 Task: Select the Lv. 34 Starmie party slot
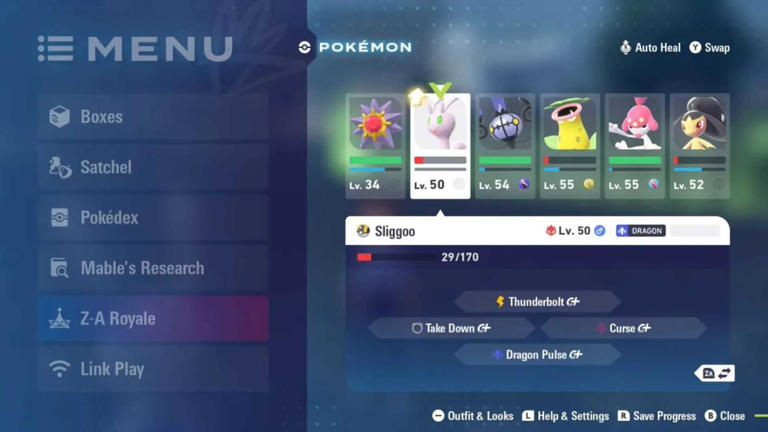click(x=375, y=146)
